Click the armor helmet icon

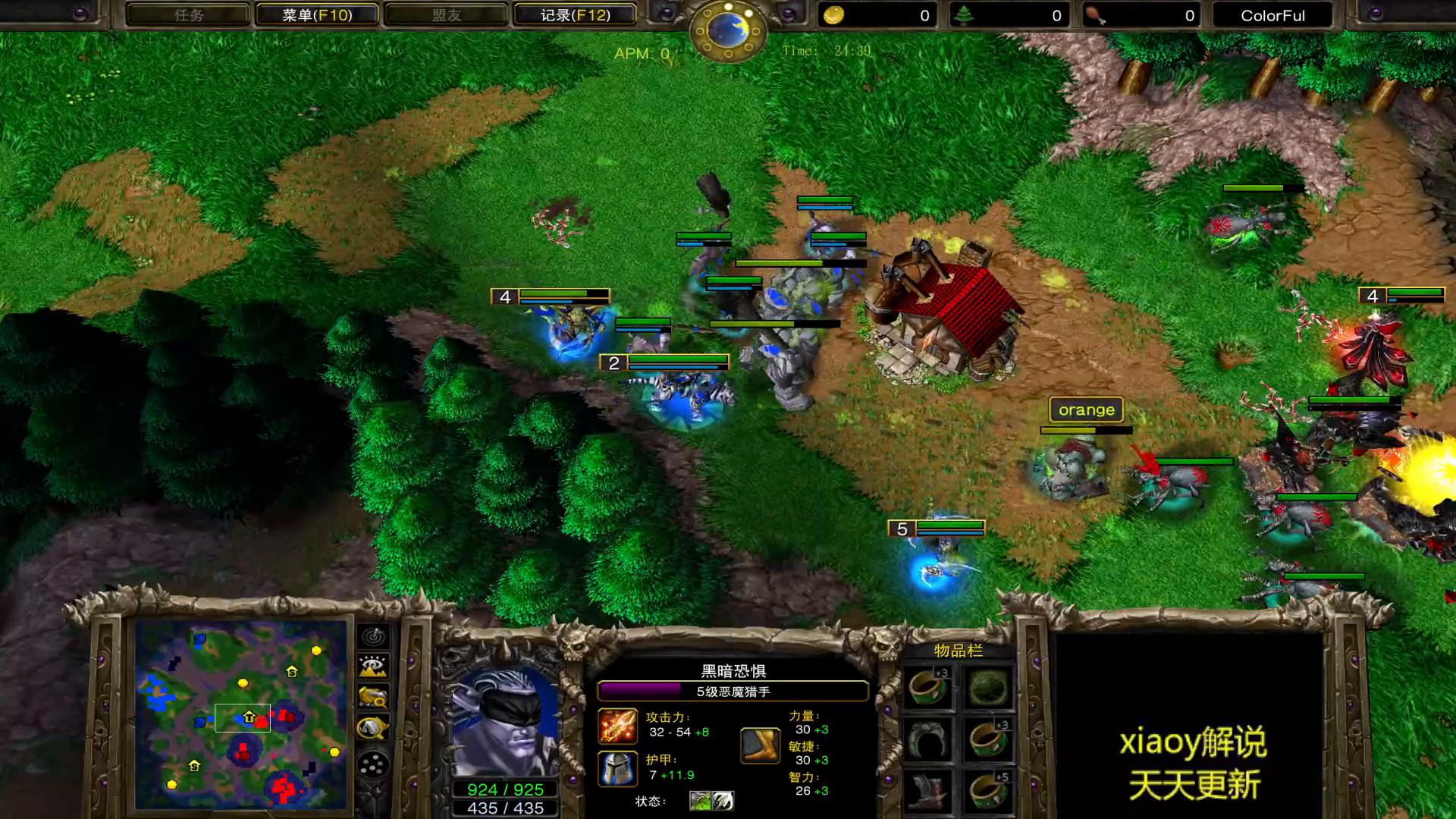point(618,768)
